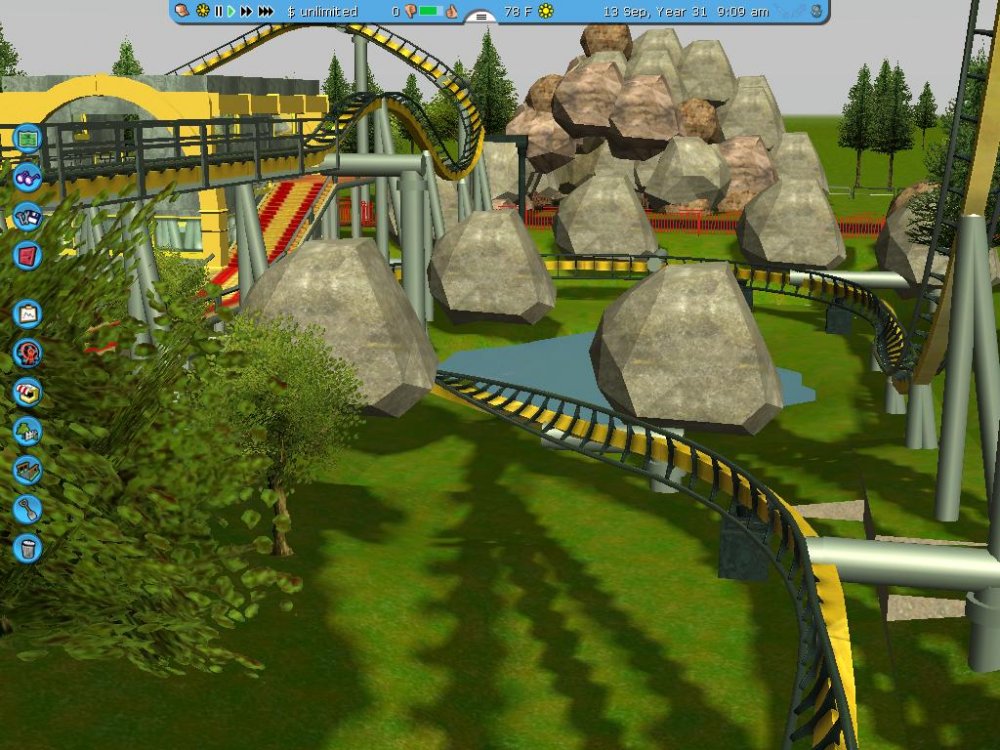Image resolution: width=1000 pixels, height=750 pixels.
Task: Open the weather sun icon
Action: coord(546,11)
